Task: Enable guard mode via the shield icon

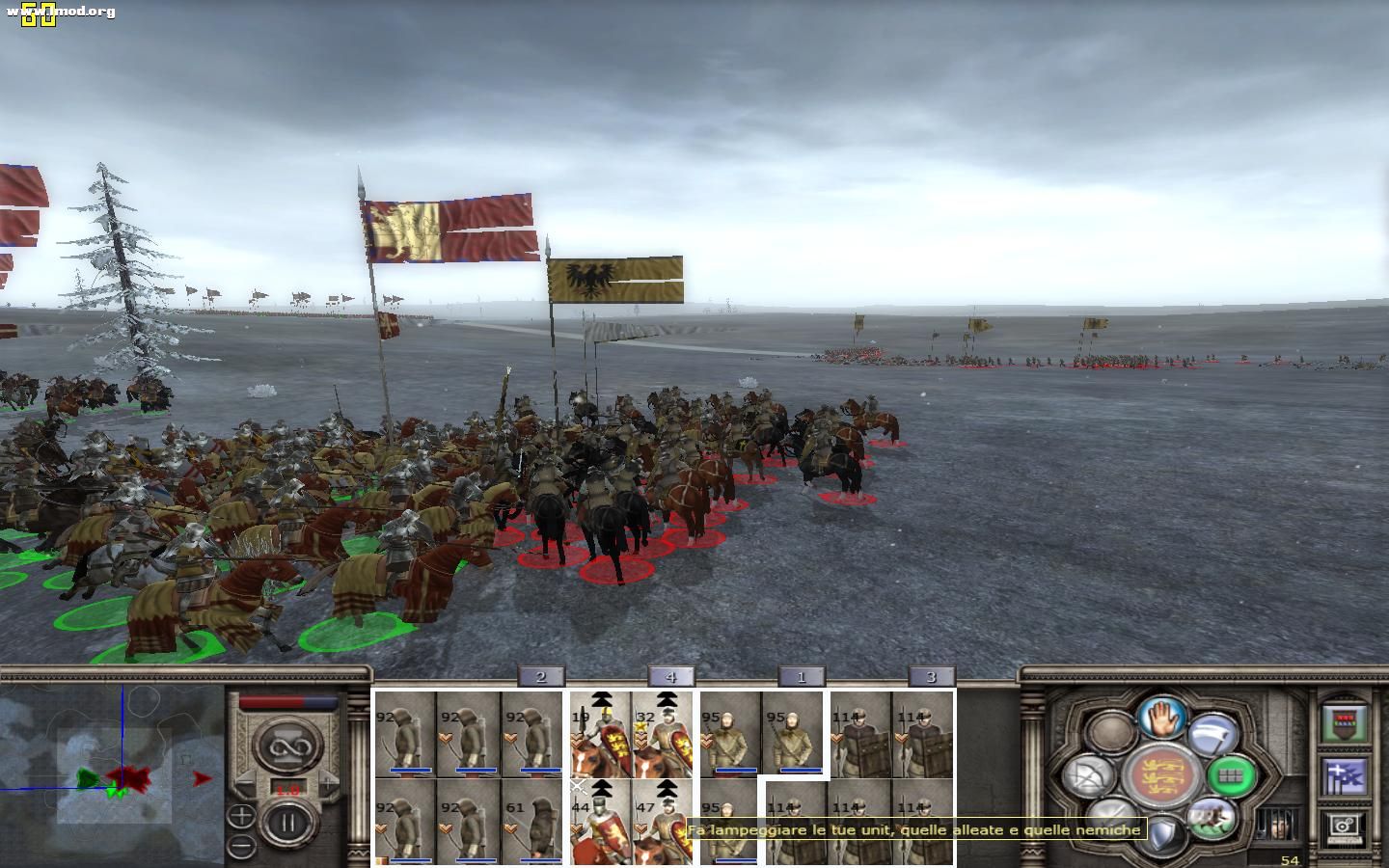Action: click(x=1163, y=834)
